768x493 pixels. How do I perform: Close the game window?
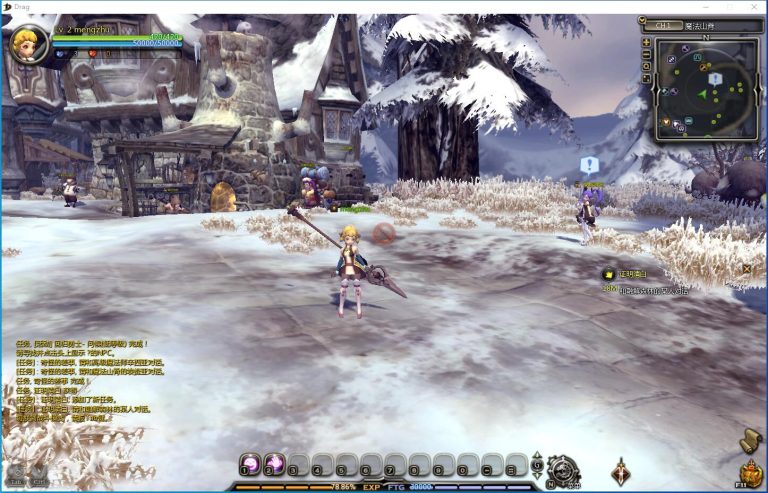click(750, 7)
